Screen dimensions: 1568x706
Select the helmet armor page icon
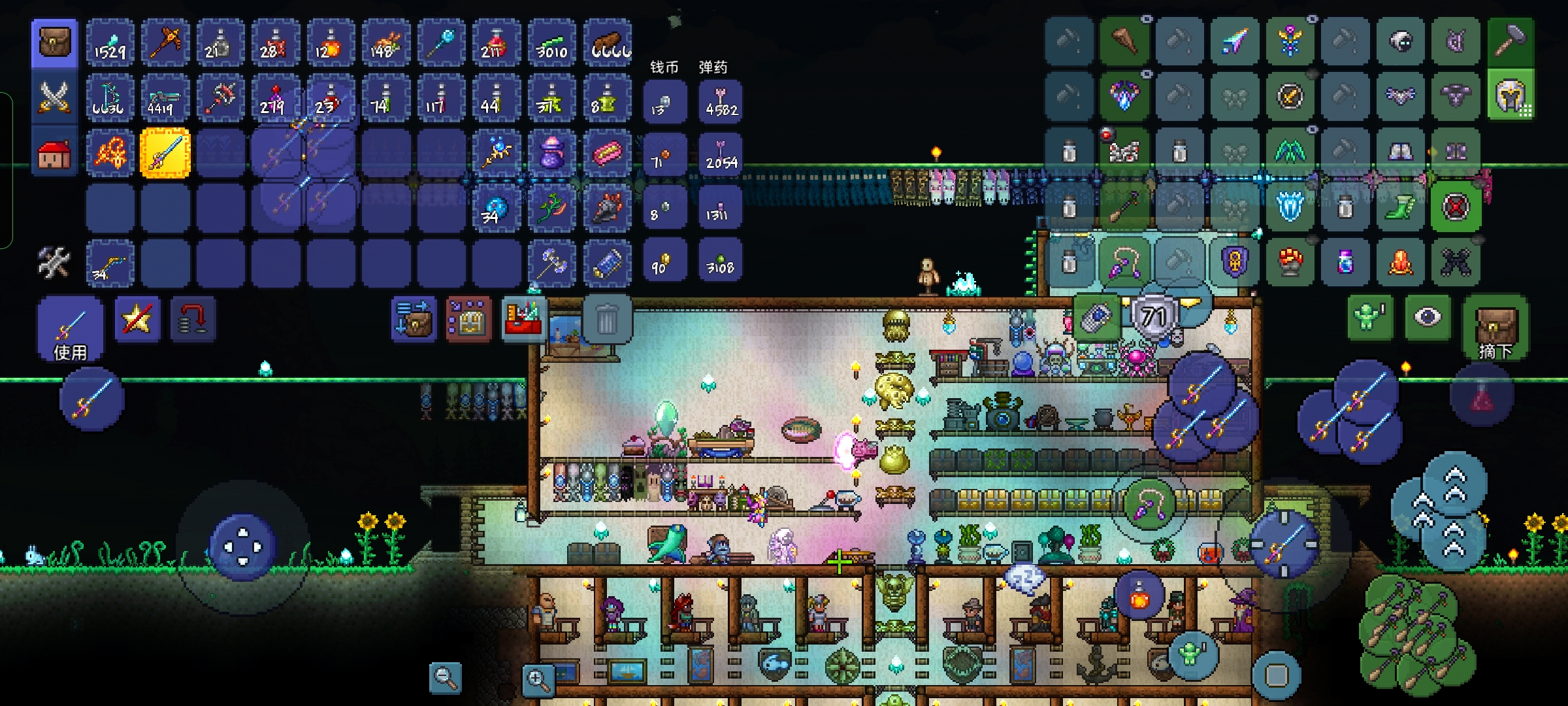1511,98
